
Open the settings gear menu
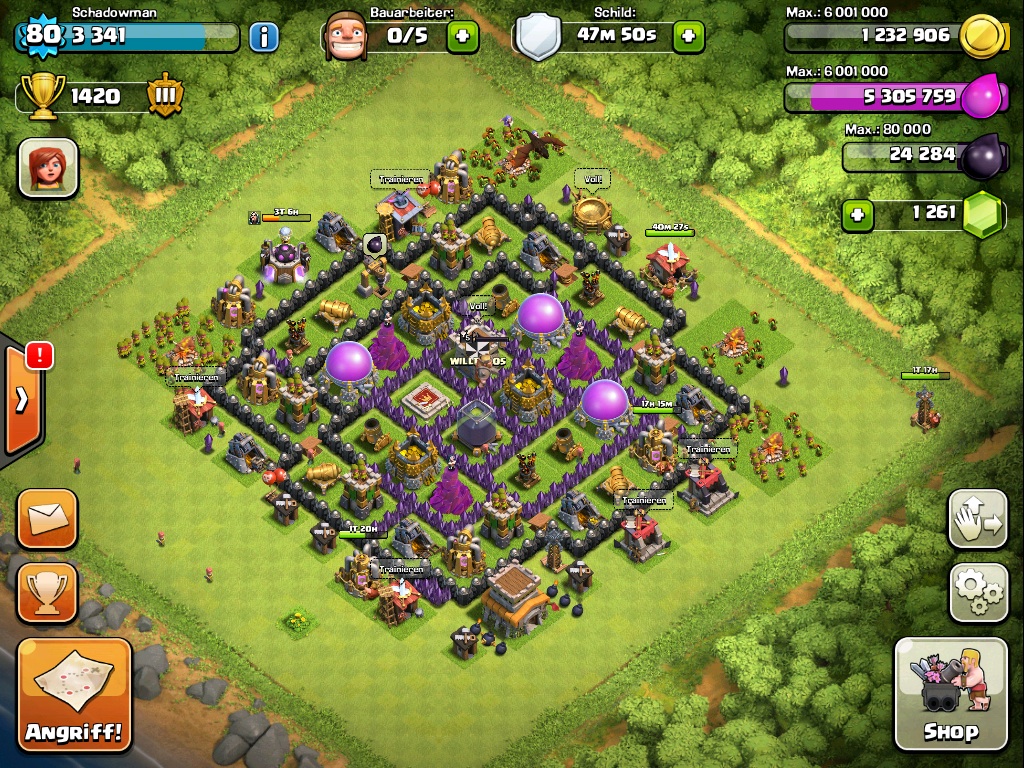tap(976, 592)
